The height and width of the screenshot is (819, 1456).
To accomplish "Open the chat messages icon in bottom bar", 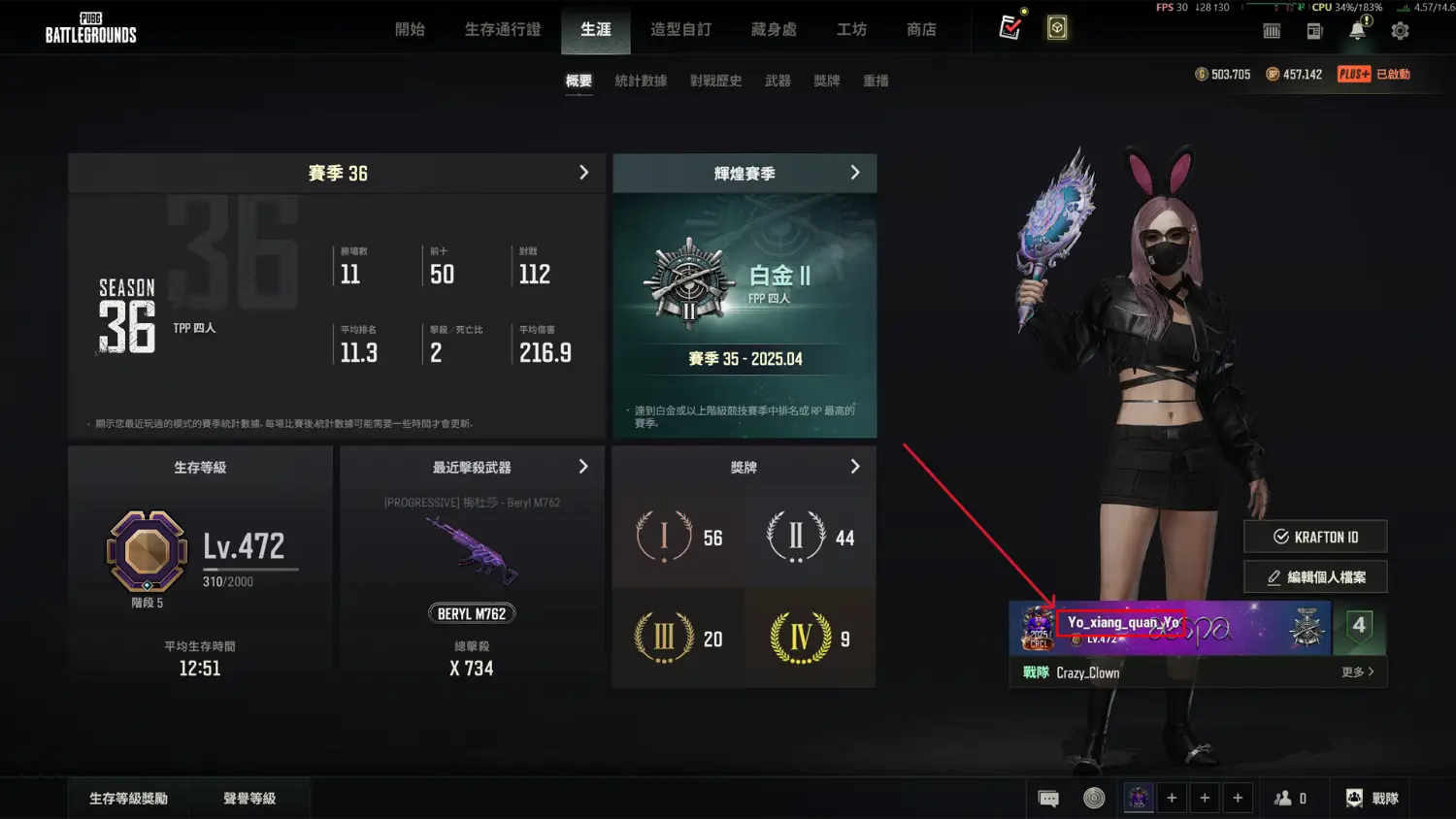I will [x=1048, y=798].
